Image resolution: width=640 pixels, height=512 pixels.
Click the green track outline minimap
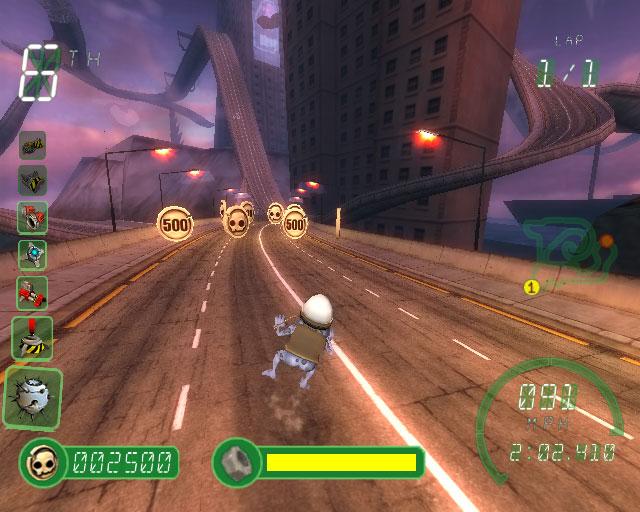click(x=560, y=252)
